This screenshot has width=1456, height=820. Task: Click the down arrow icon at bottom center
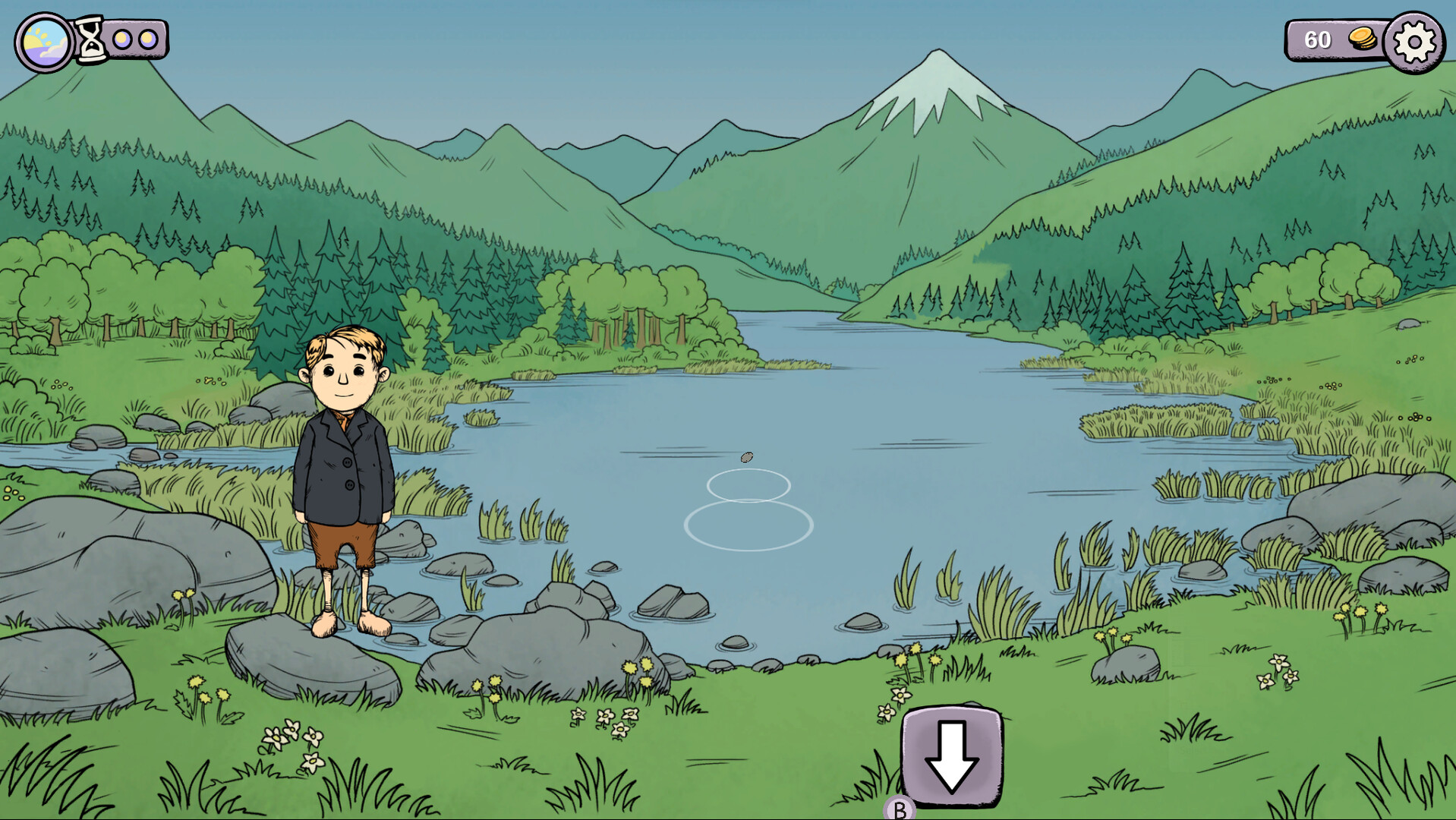(x=951, y=757)
